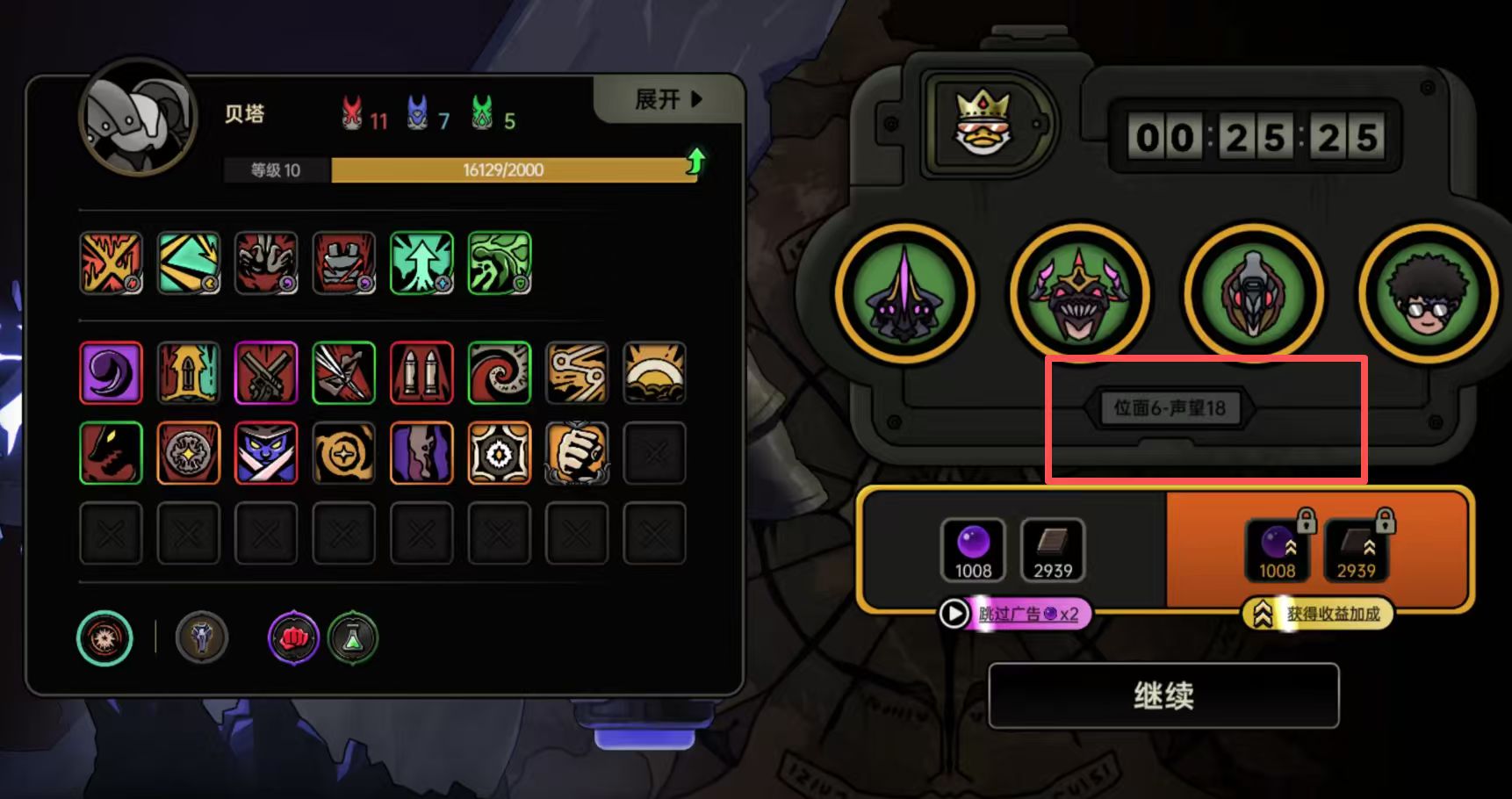This screenshot has height=799, width=1512.
Task: Select the clenched fist skill icon
Action: tap(577, 453)
